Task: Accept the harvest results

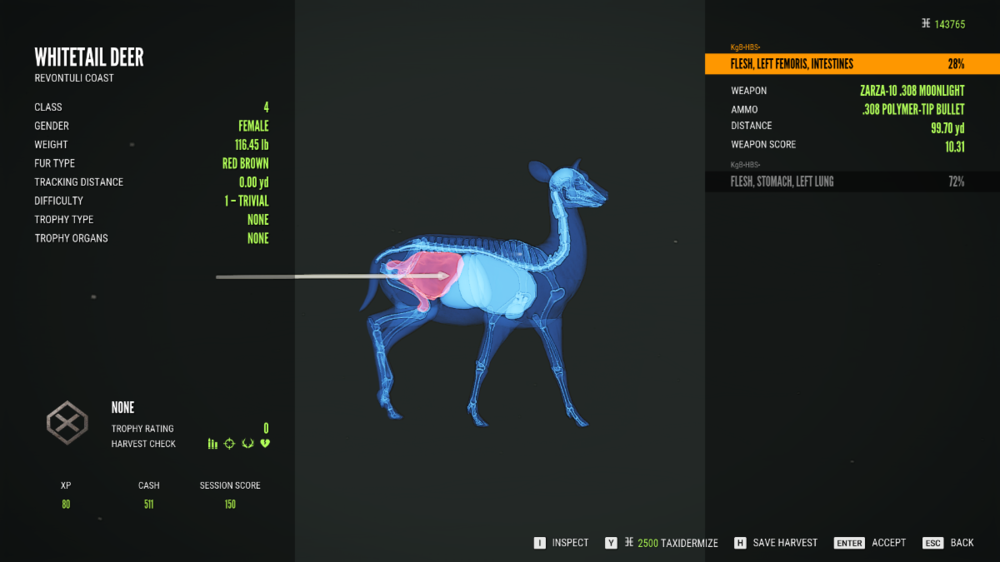Action: (871, 543)
